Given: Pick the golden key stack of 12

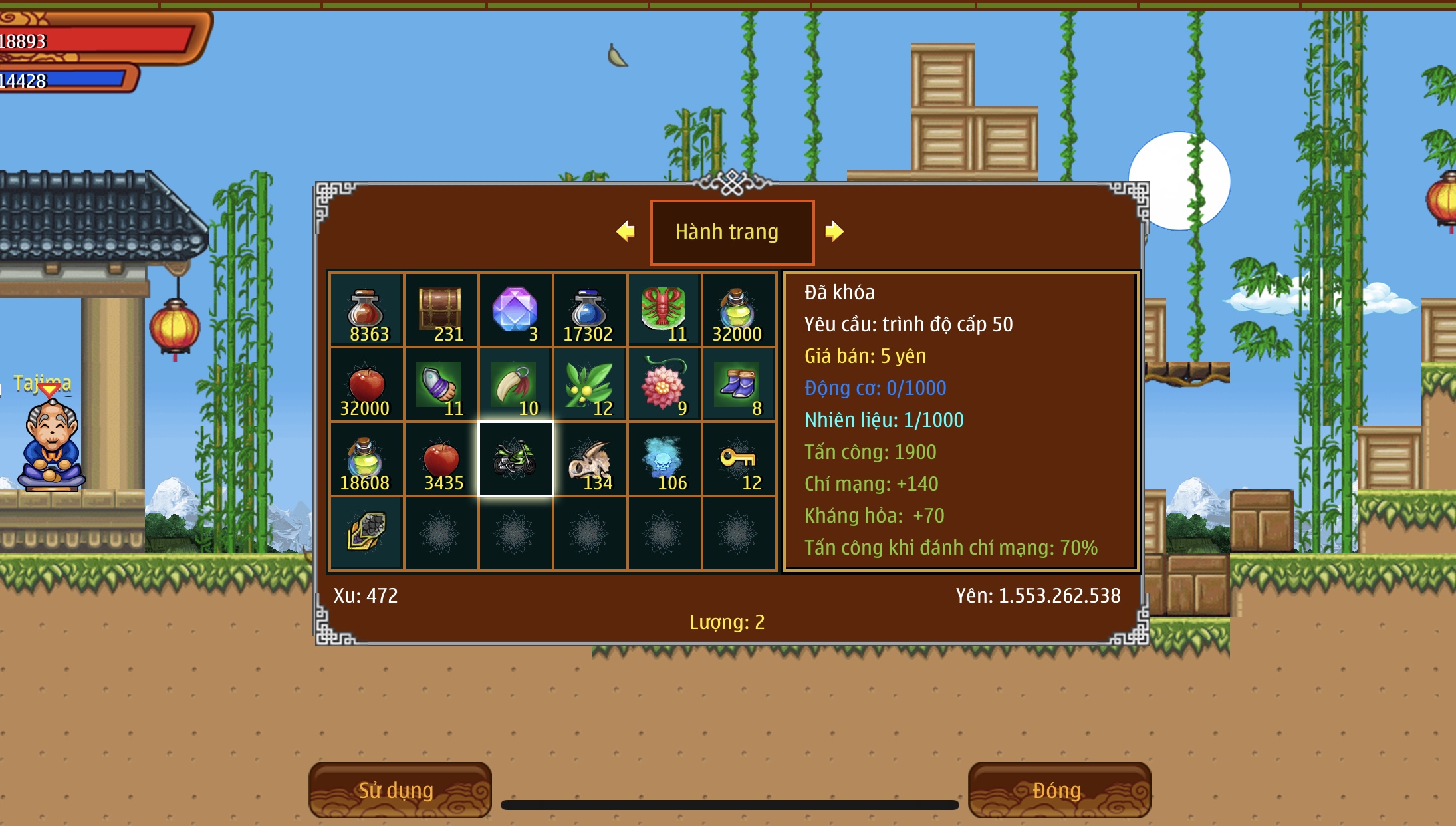Looking at the screenshot, I should point(739,460).
